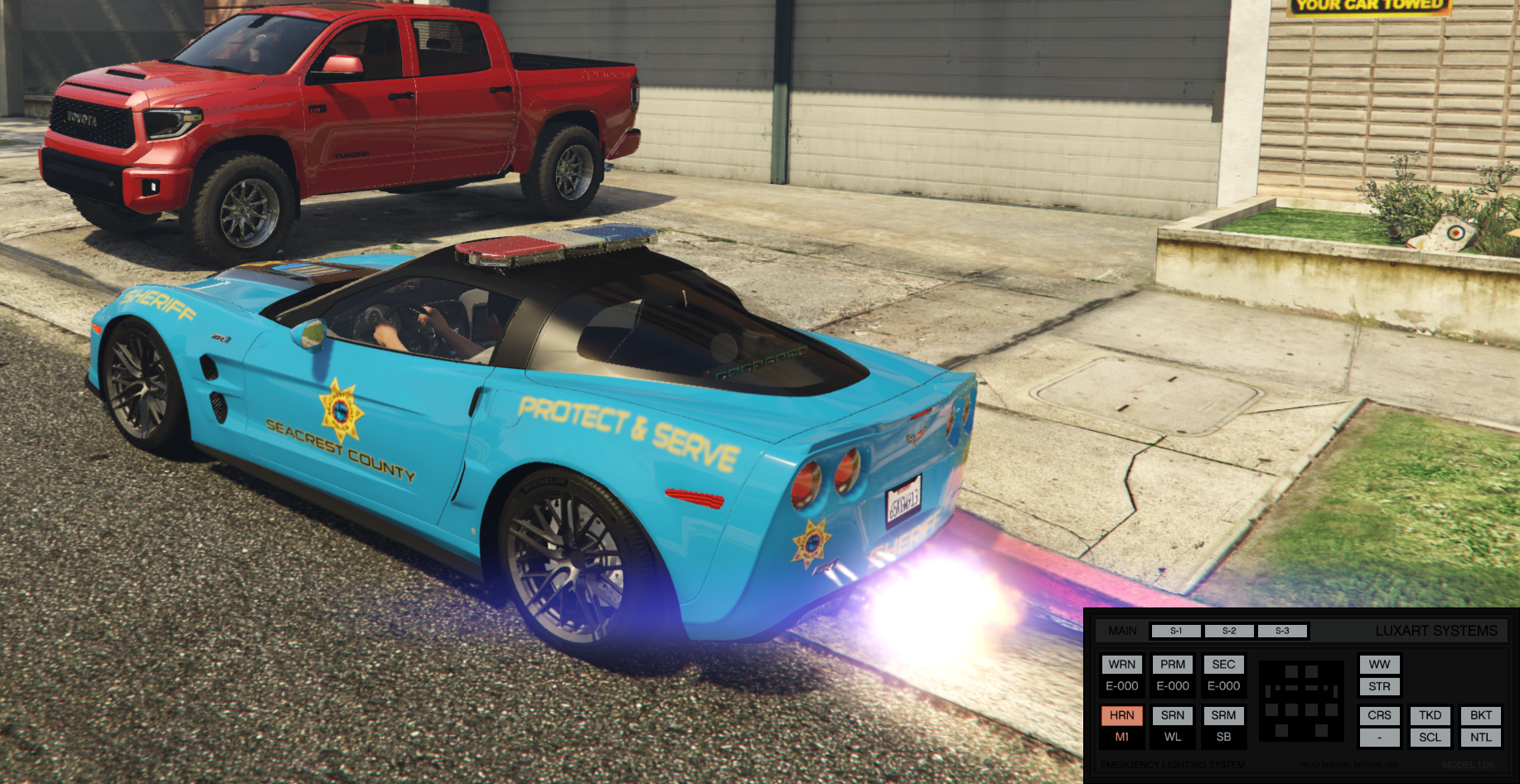This screenshot has height=784, width=1520.
Task: Turn on the WW button
Action: click(x=1379, y=665)
